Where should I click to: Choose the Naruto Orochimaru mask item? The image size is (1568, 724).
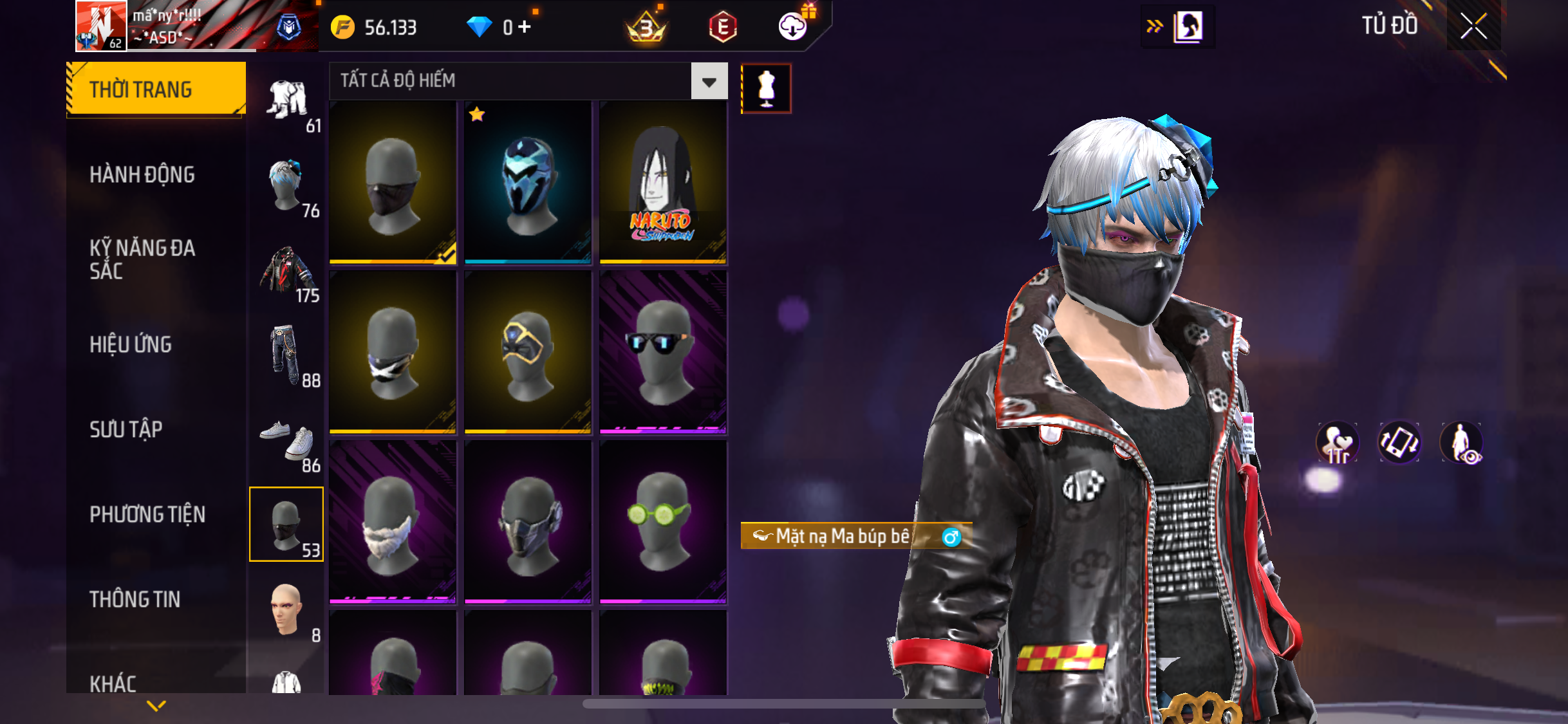tap(662, 183)
